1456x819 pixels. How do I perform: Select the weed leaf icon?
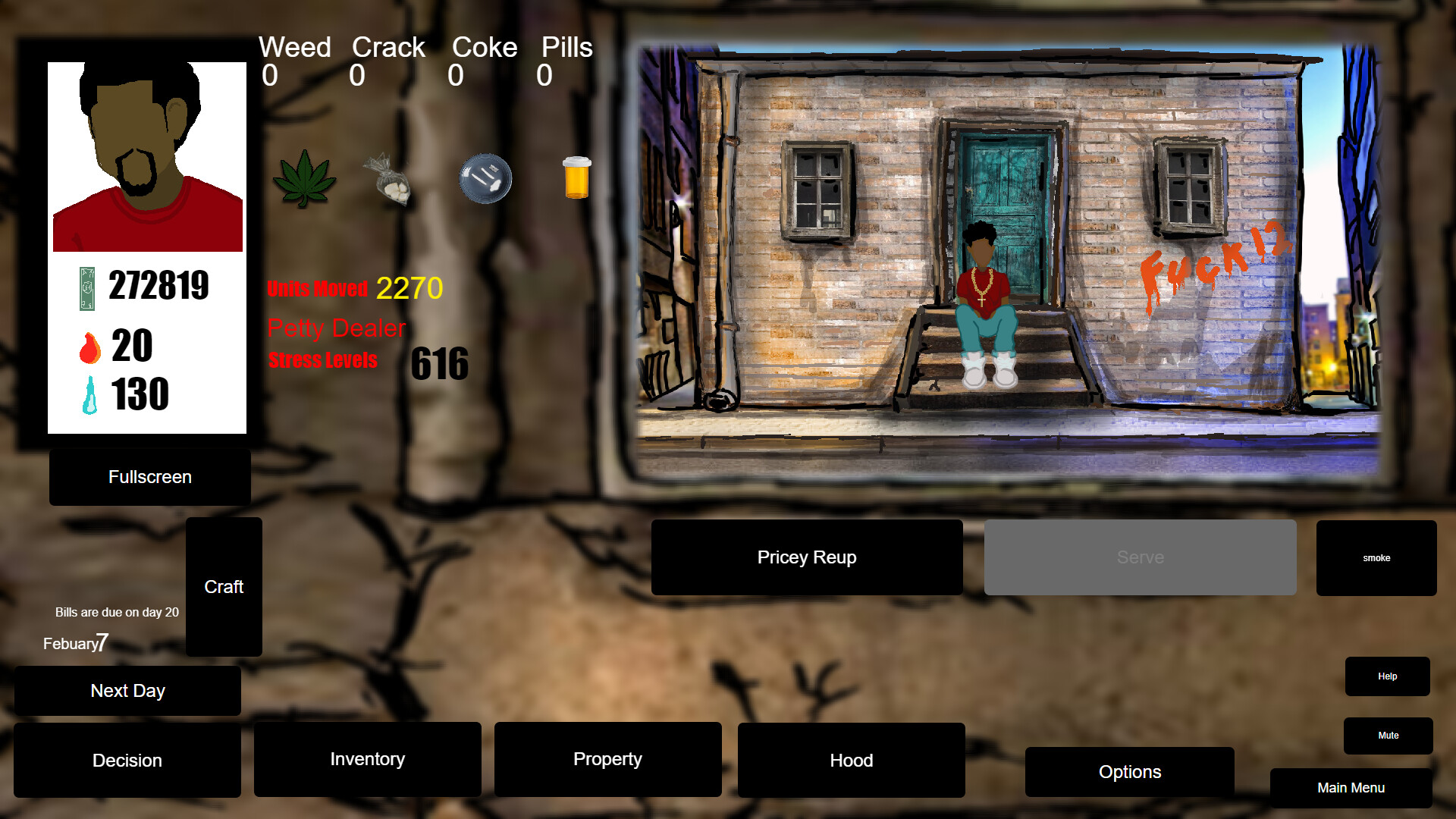pos(304,179)
